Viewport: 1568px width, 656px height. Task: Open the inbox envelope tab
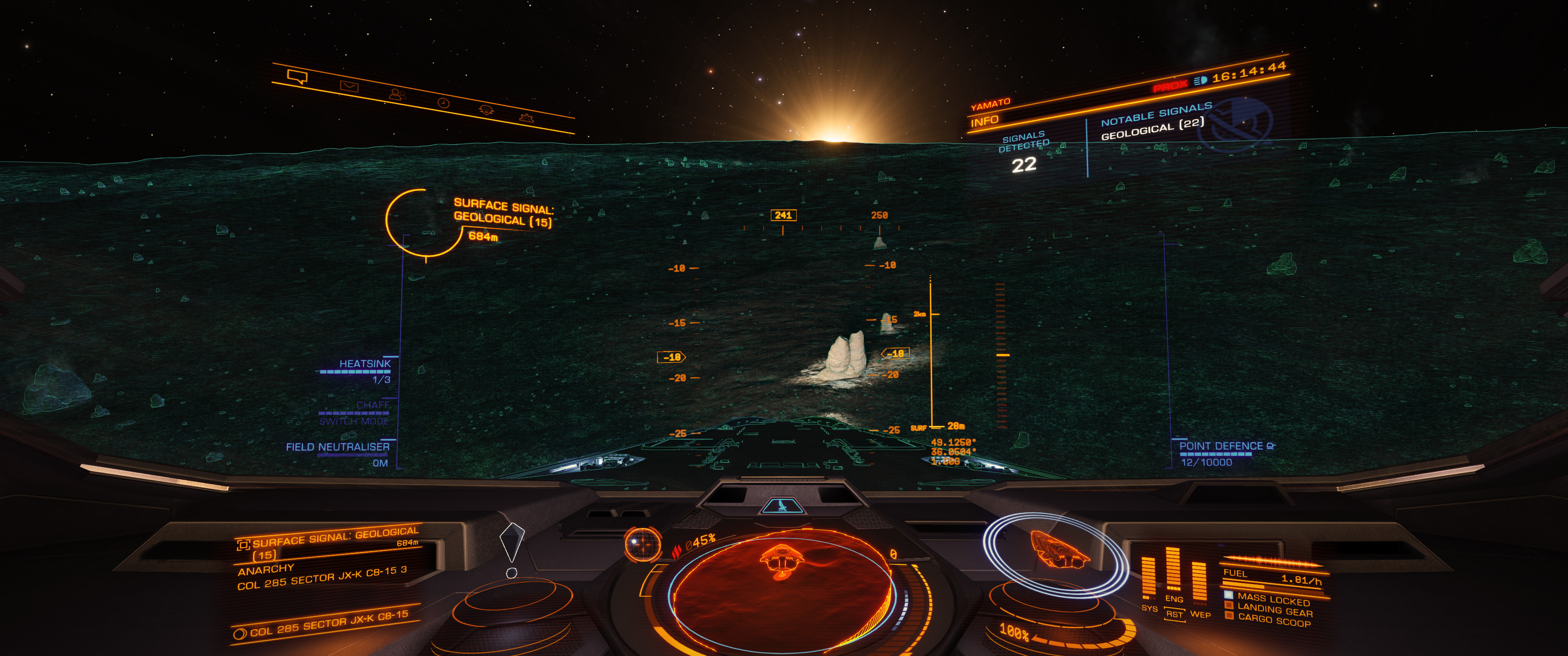(349, 87)
